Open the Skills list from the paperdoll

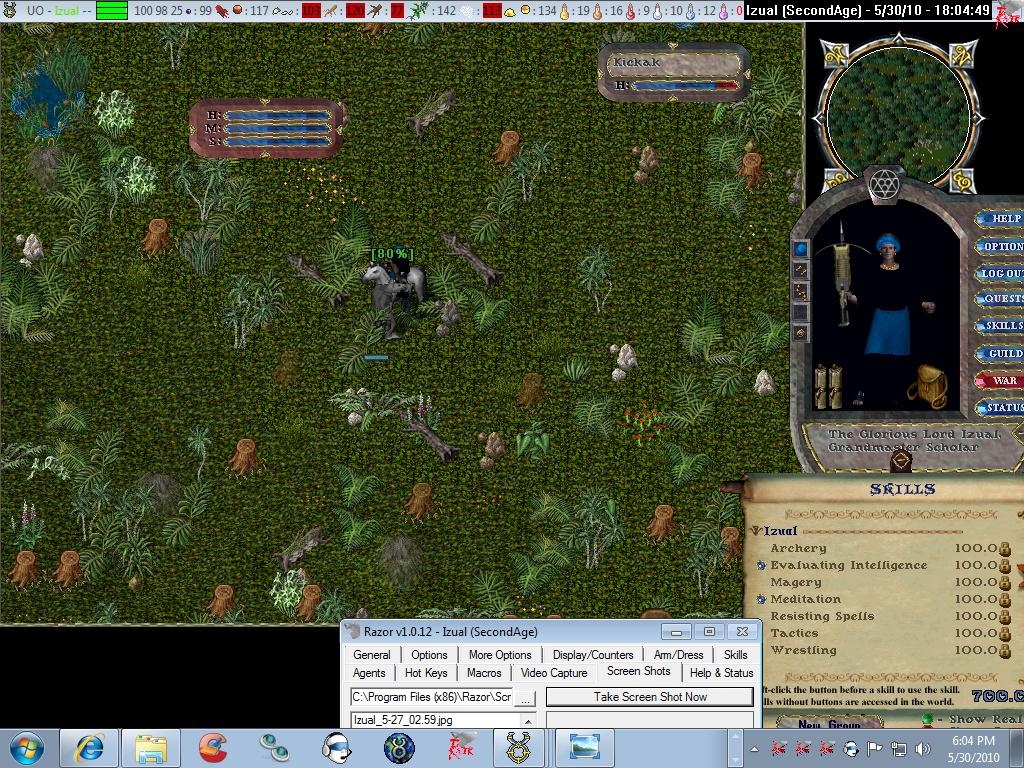click(1002, 326)
